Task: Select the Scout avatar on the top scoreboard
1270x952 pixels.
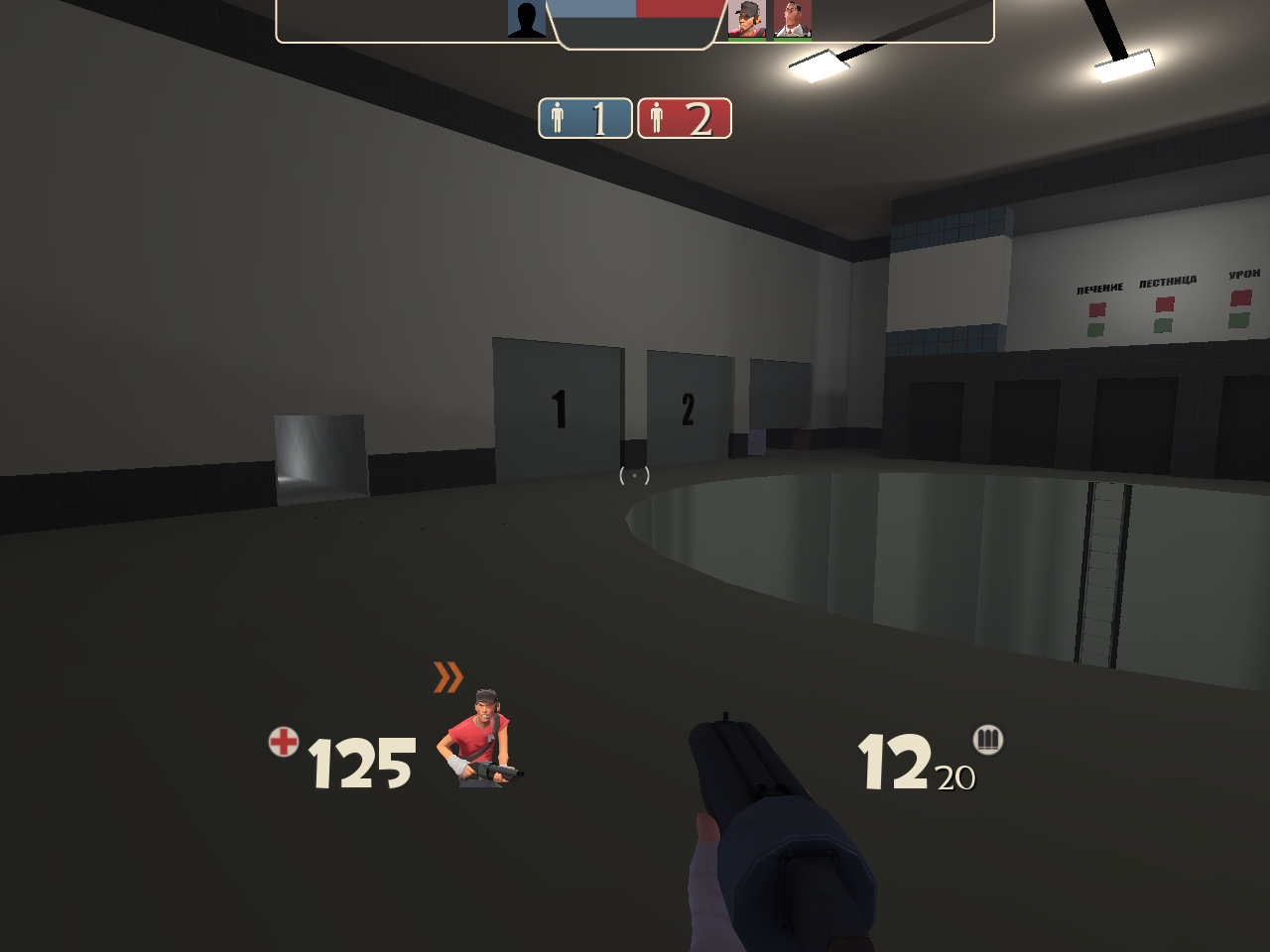Action: click(x=747, y=20)
